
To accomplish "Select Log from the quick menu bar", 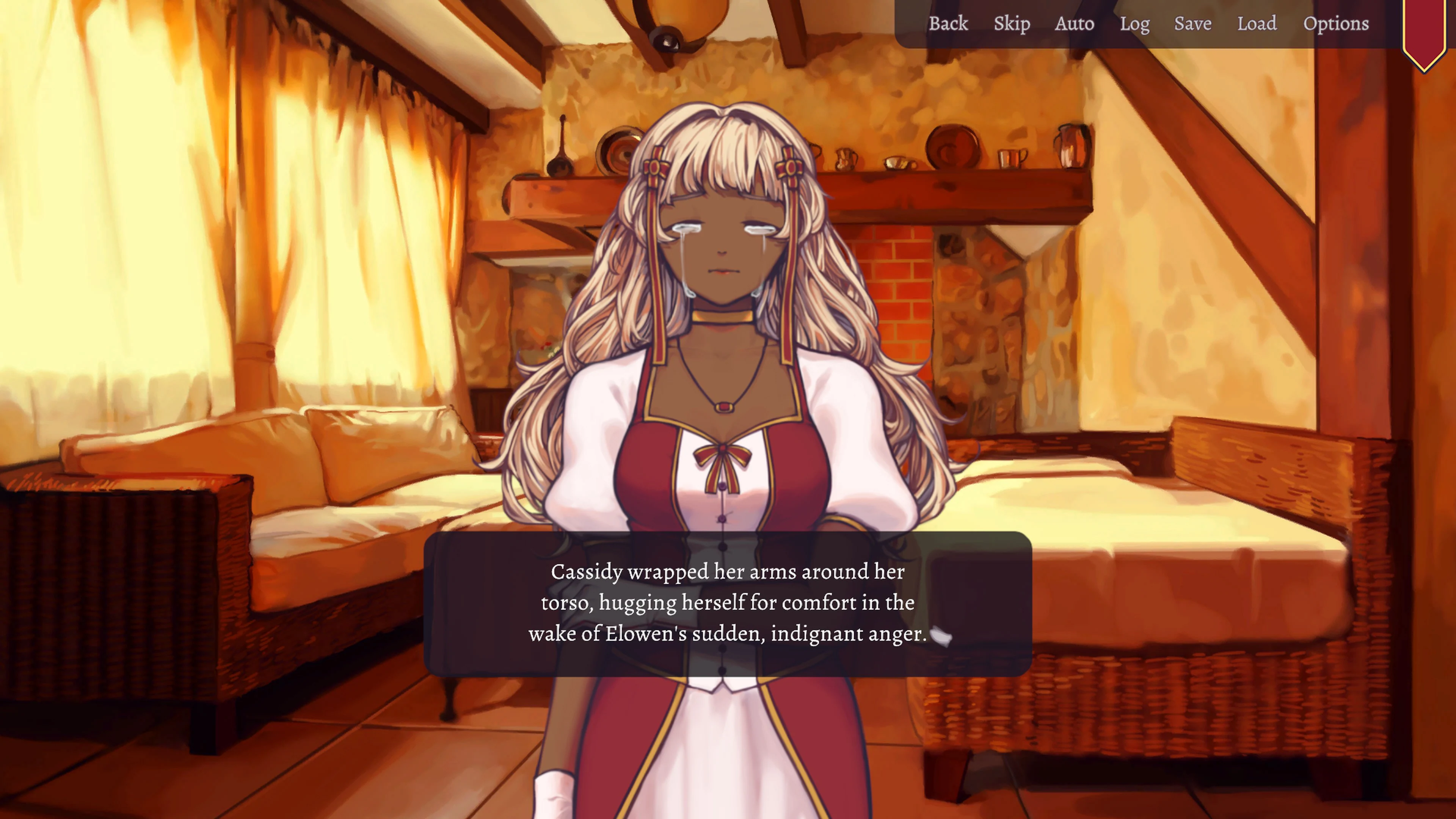I will pyautogui.click(x=1135, y=24).
